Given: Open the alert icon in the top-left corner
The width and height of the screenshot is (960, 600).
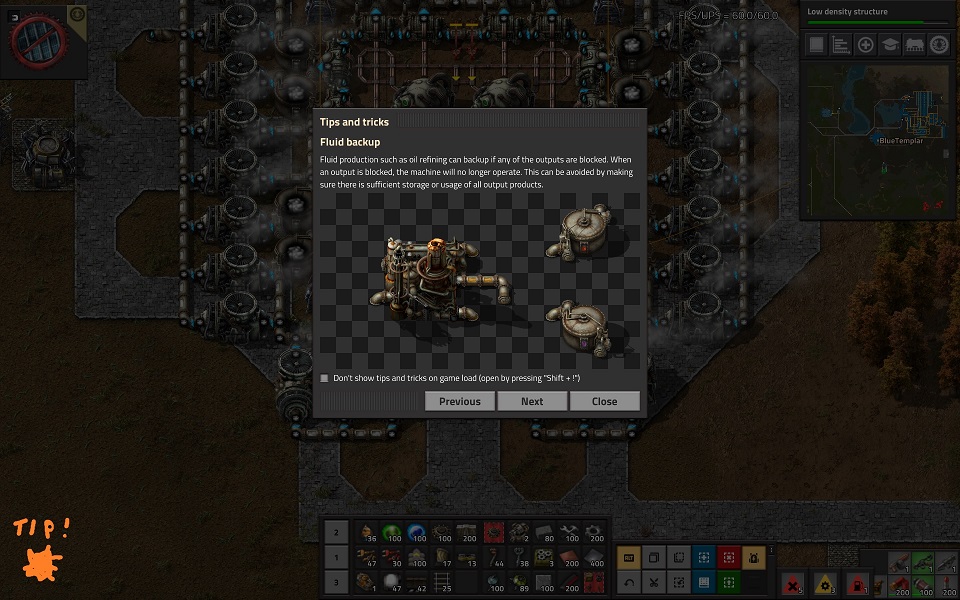Looking at the screenshot, I should (x=38, y=40).
